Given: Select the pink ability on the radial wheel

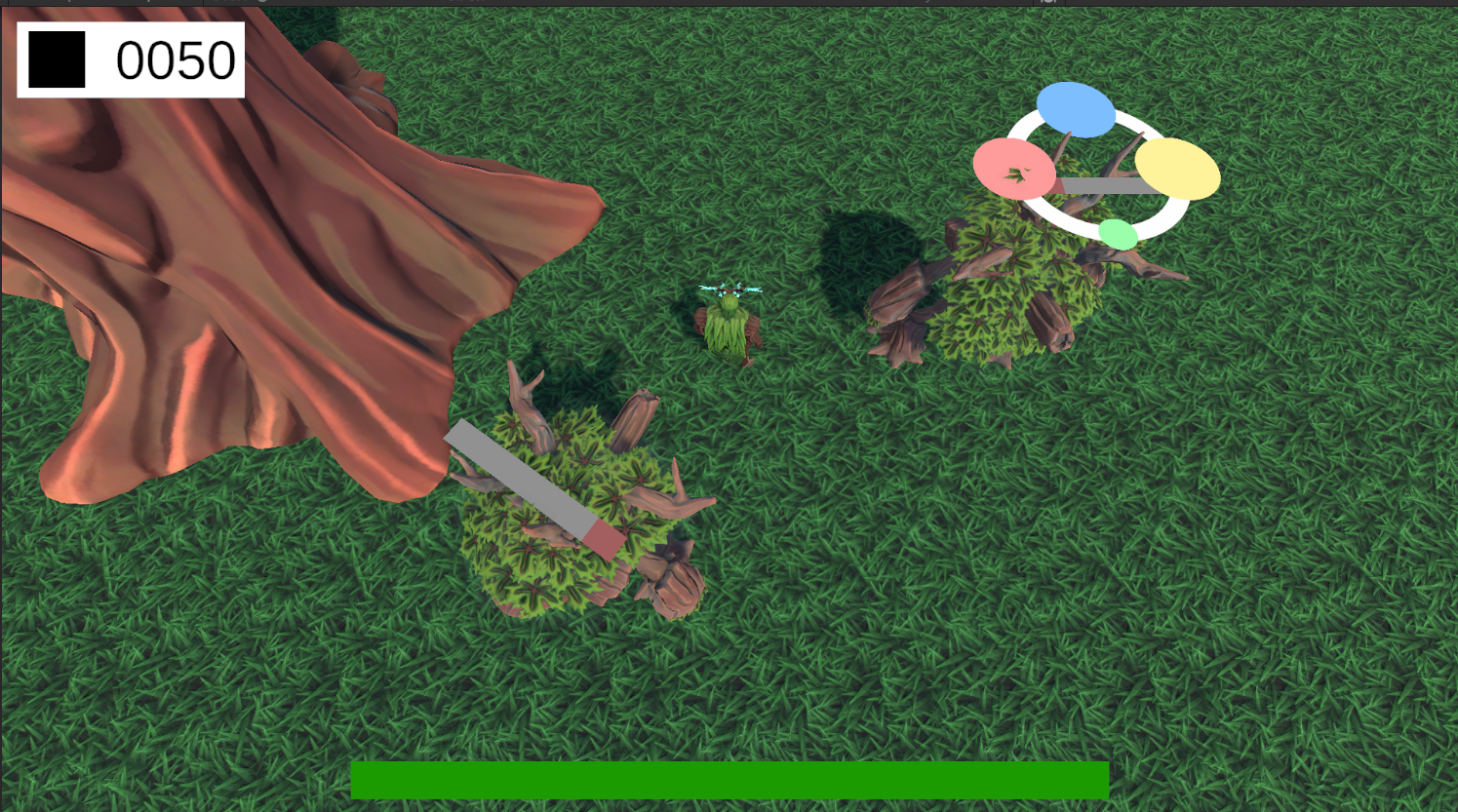Looking at the screenshot, I should [x=1014, y=170].
